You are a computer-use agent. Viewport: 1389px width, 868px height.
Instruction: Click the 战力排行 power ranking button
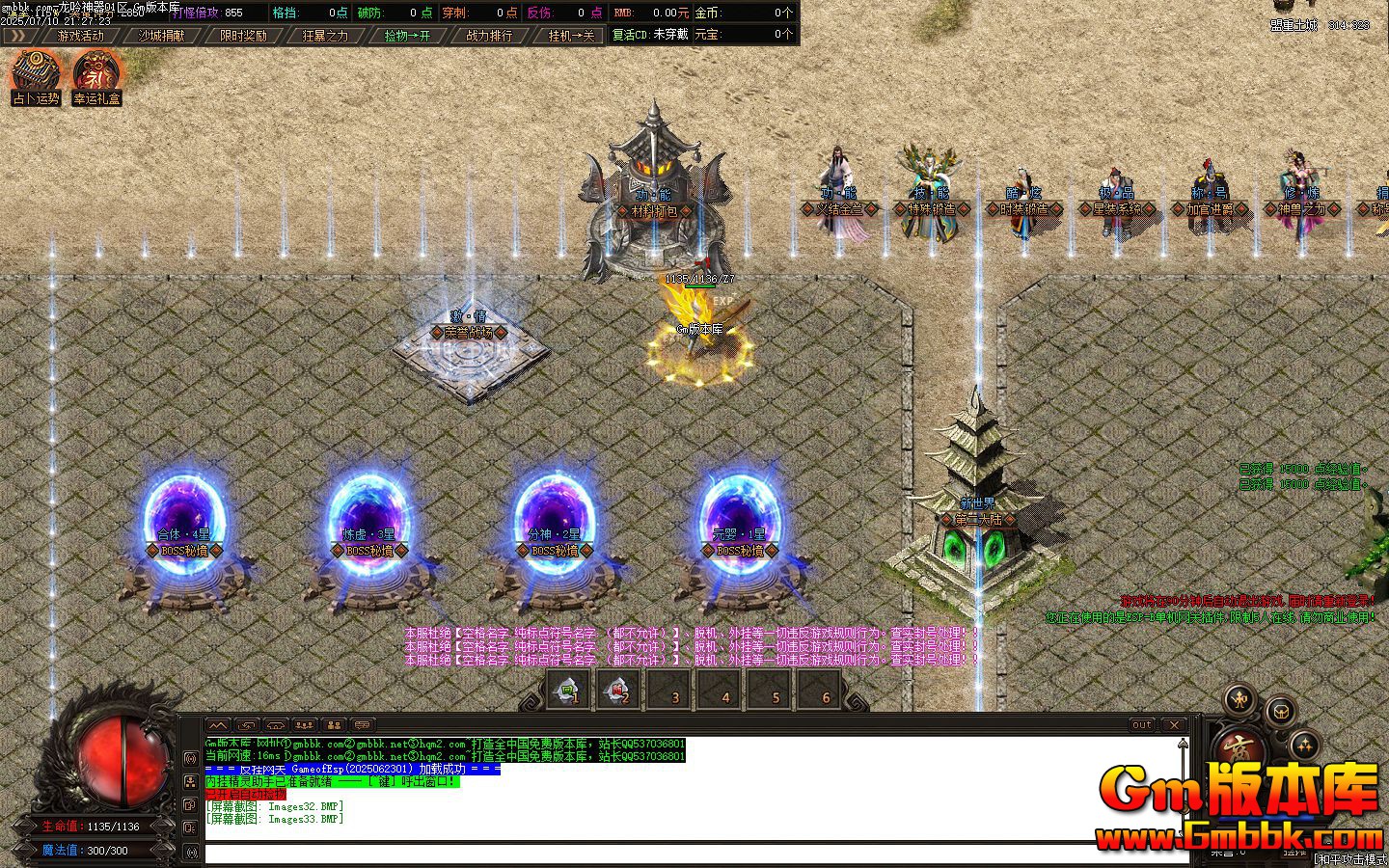click(489, 35)
